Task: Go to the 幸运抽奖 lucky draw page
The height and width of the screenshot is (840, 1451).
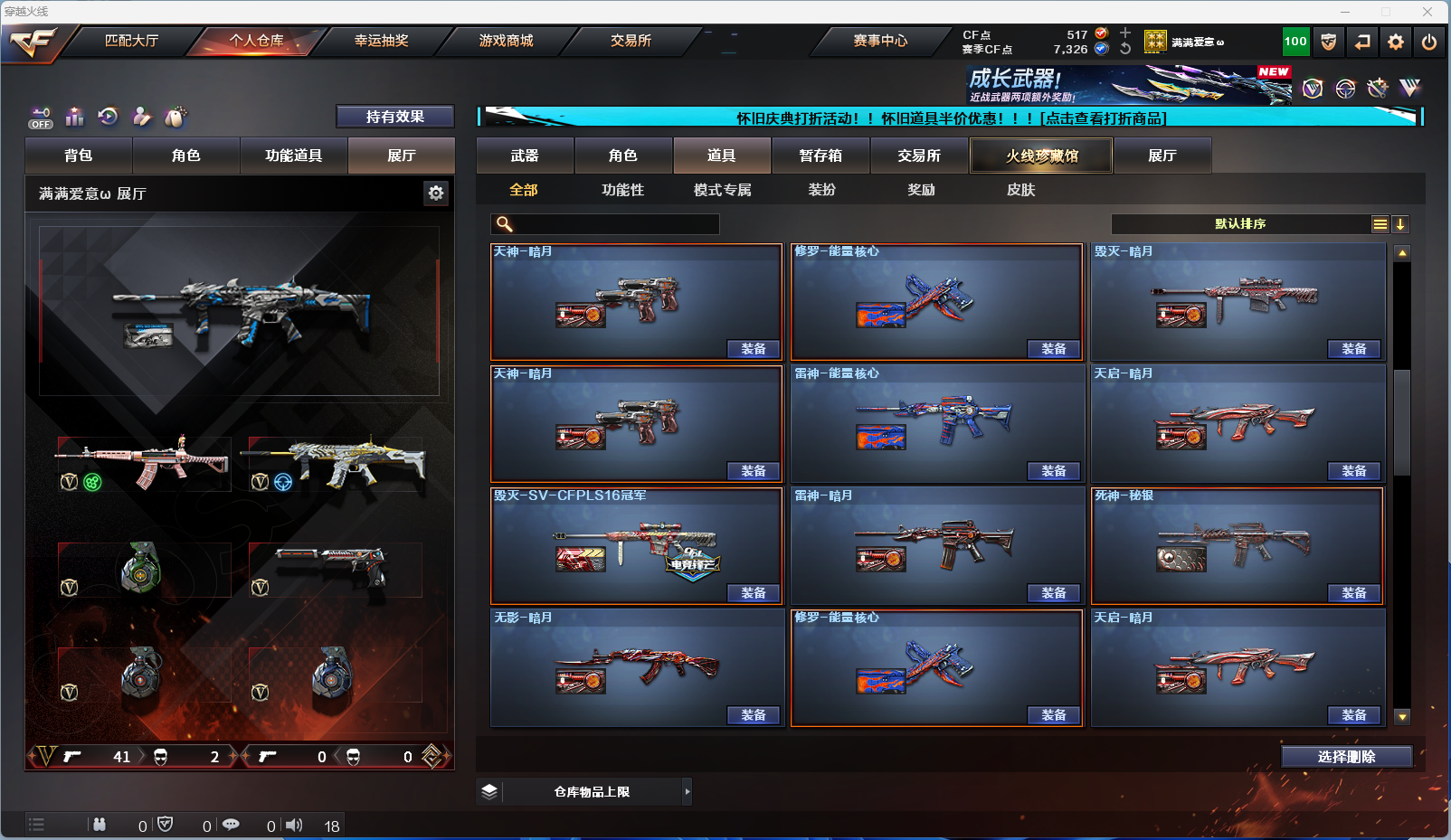Action: [381, 41]
